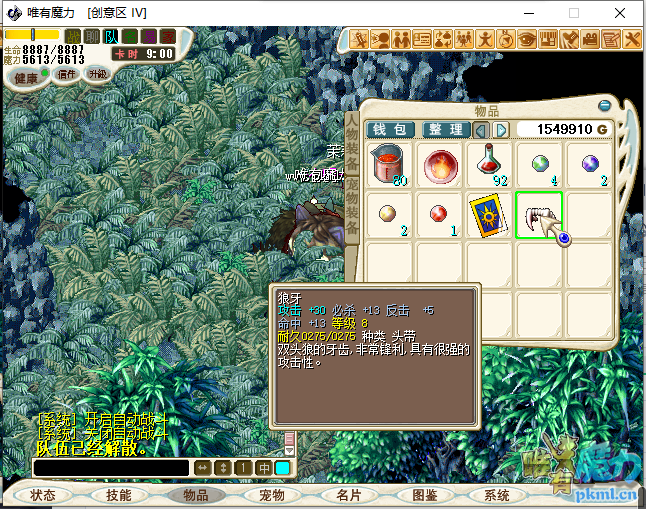This screenshot has height=509, width=646.
Task: Sort items with the 整理 button
Action: [x=445, y=130]
